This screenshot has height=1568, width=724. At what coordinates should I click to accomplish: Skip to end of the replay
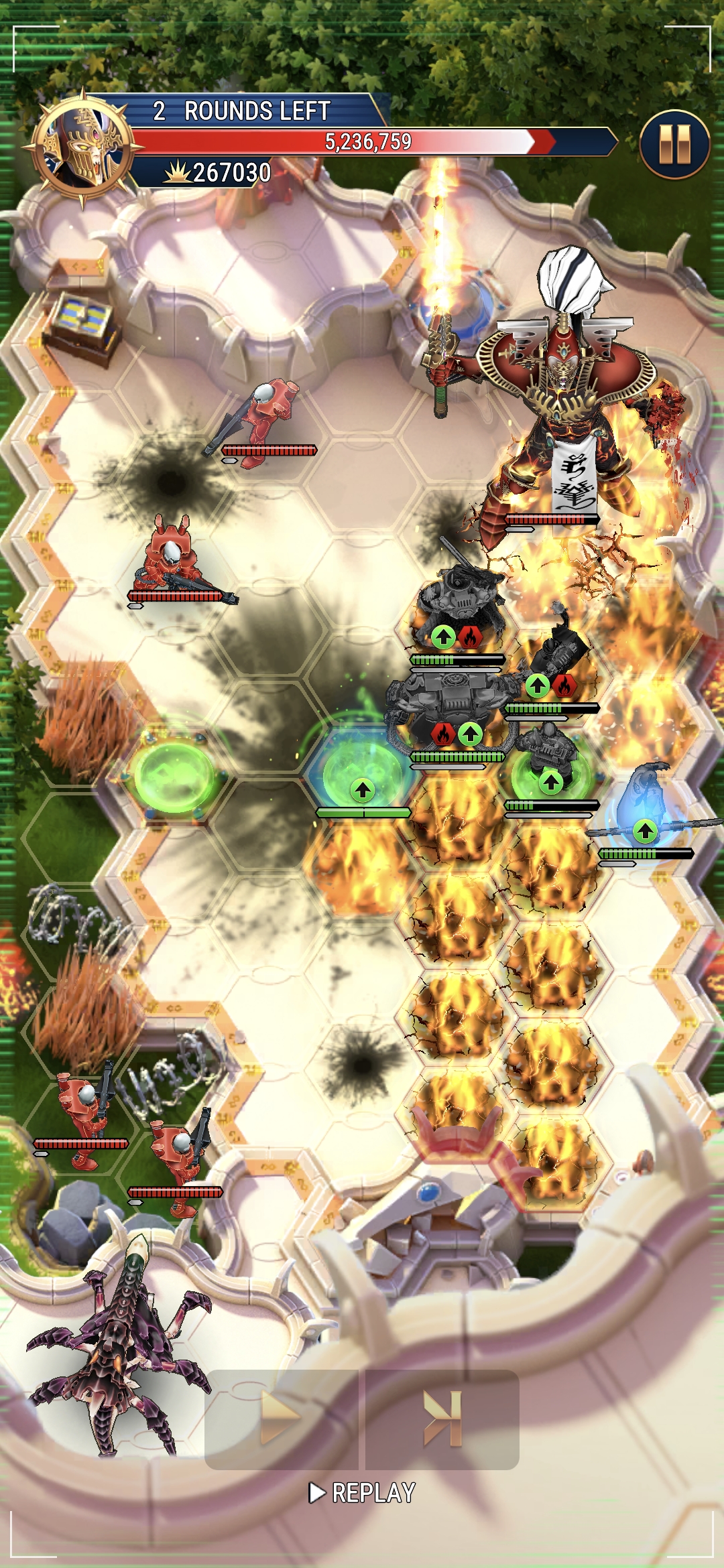[x=442, y=1418]
